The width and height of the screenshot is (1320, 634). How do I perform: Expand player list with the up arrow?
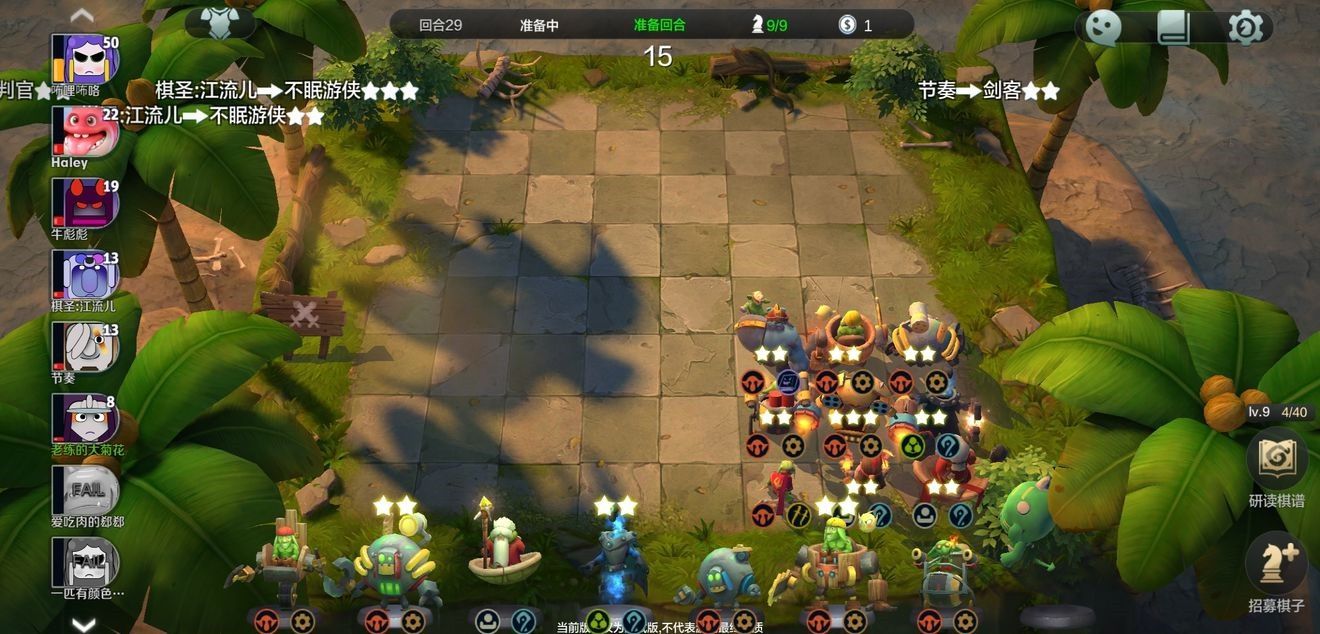coord(83,15)
